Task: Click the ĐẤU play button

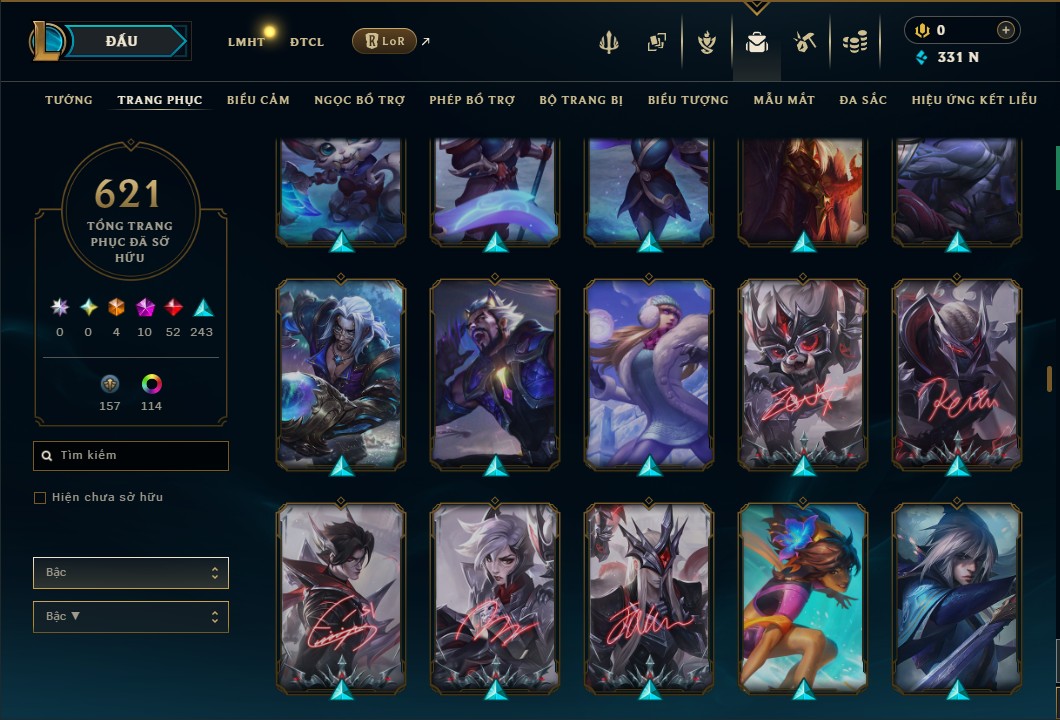Action: click(x=122, y=41)
